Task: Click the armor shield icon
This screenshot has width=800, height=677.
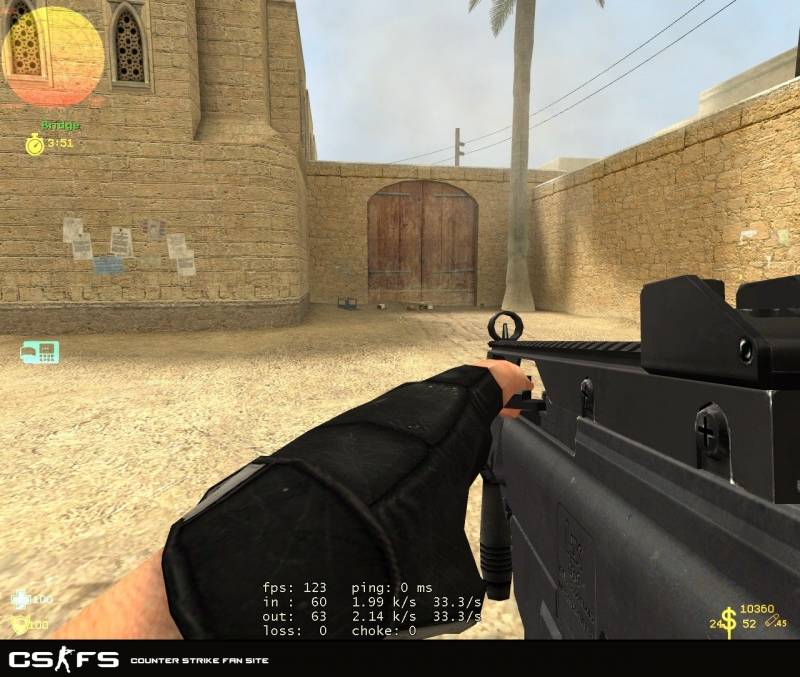Action: 20,624
